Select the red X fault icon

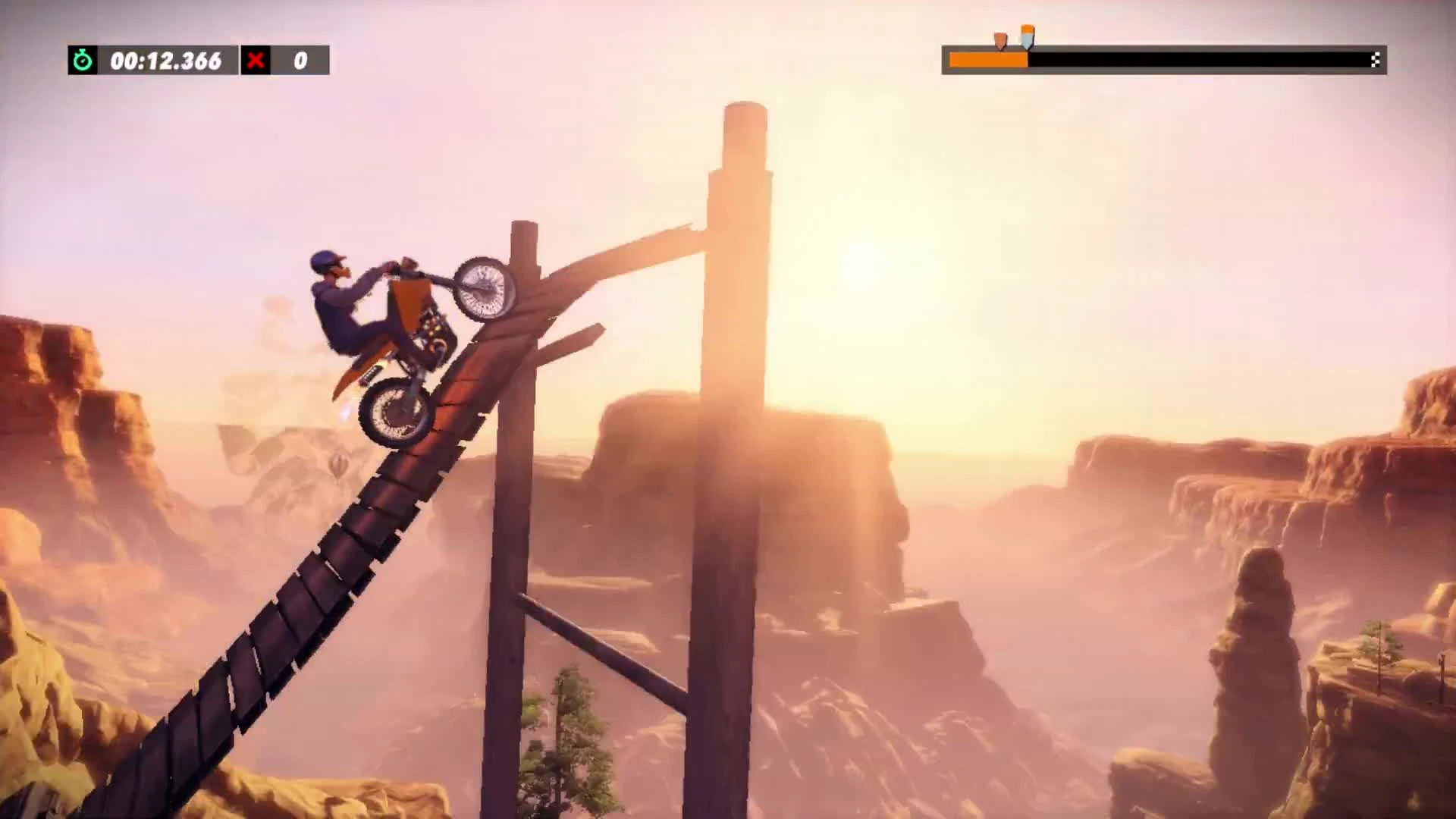click(256, 61)
